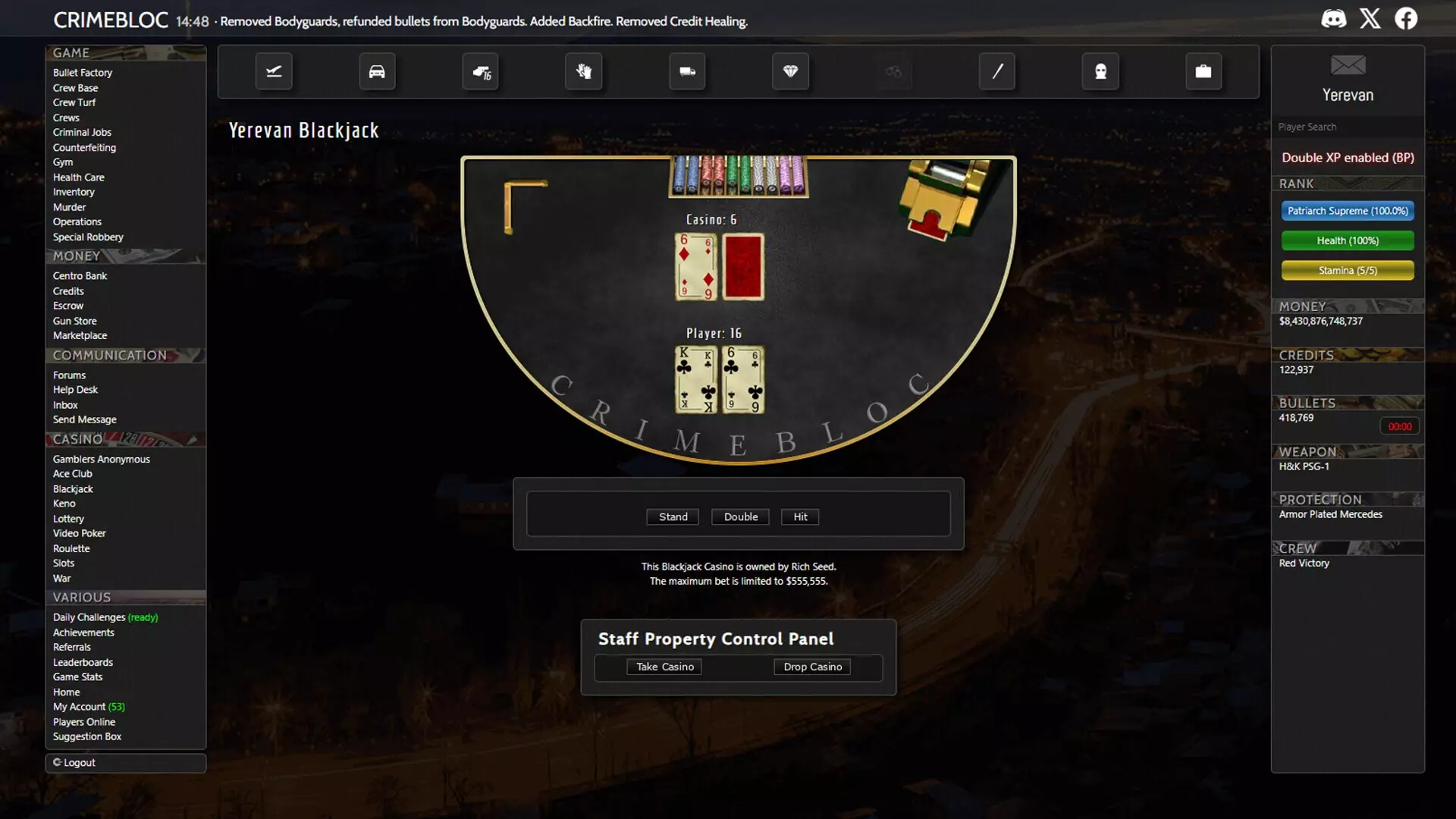
Task: Click the Take Casino staff button
Action: 664,667
